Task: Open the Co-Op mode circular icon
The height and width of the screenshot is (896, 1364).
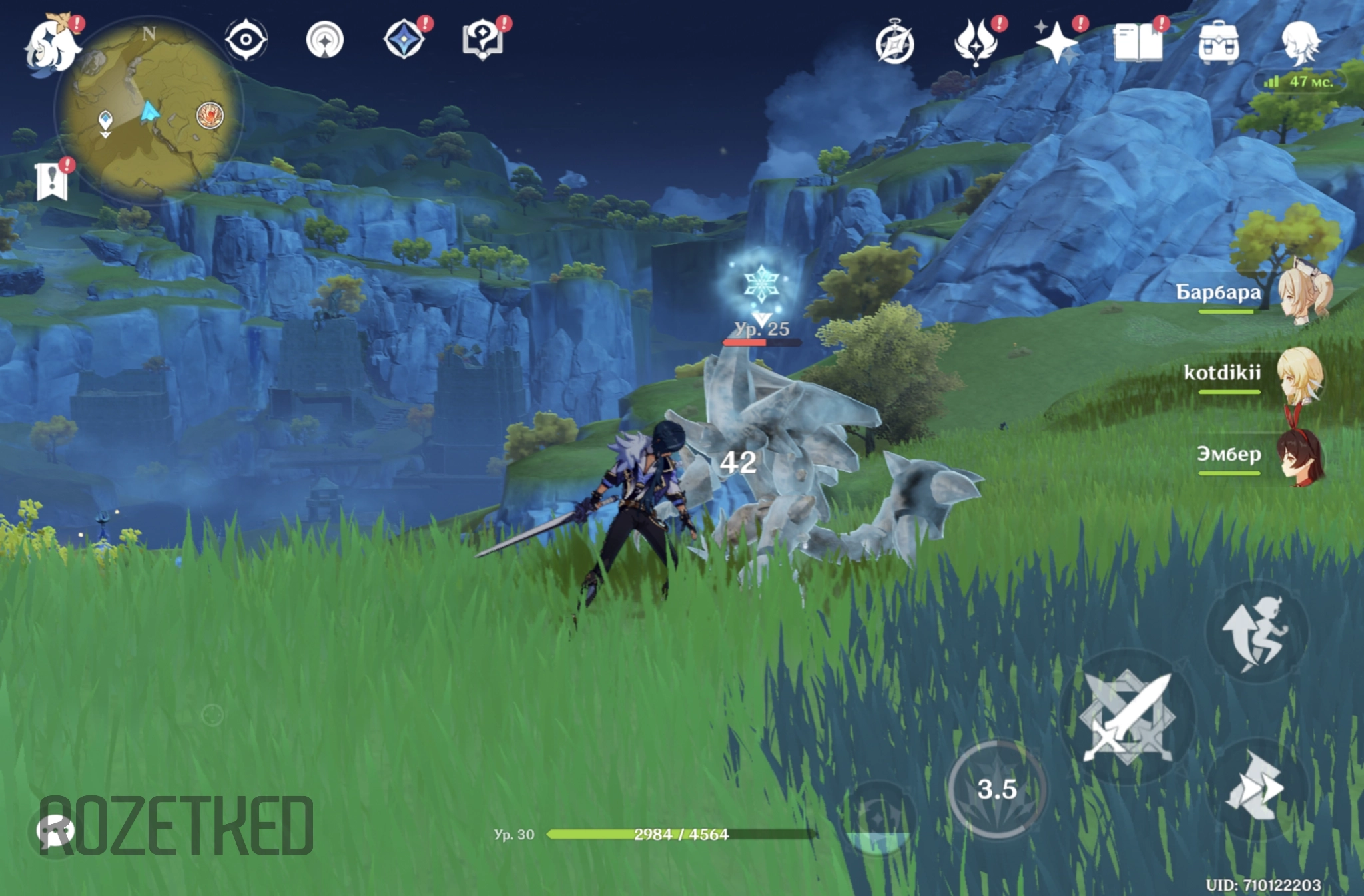Action: coord(325,40)
